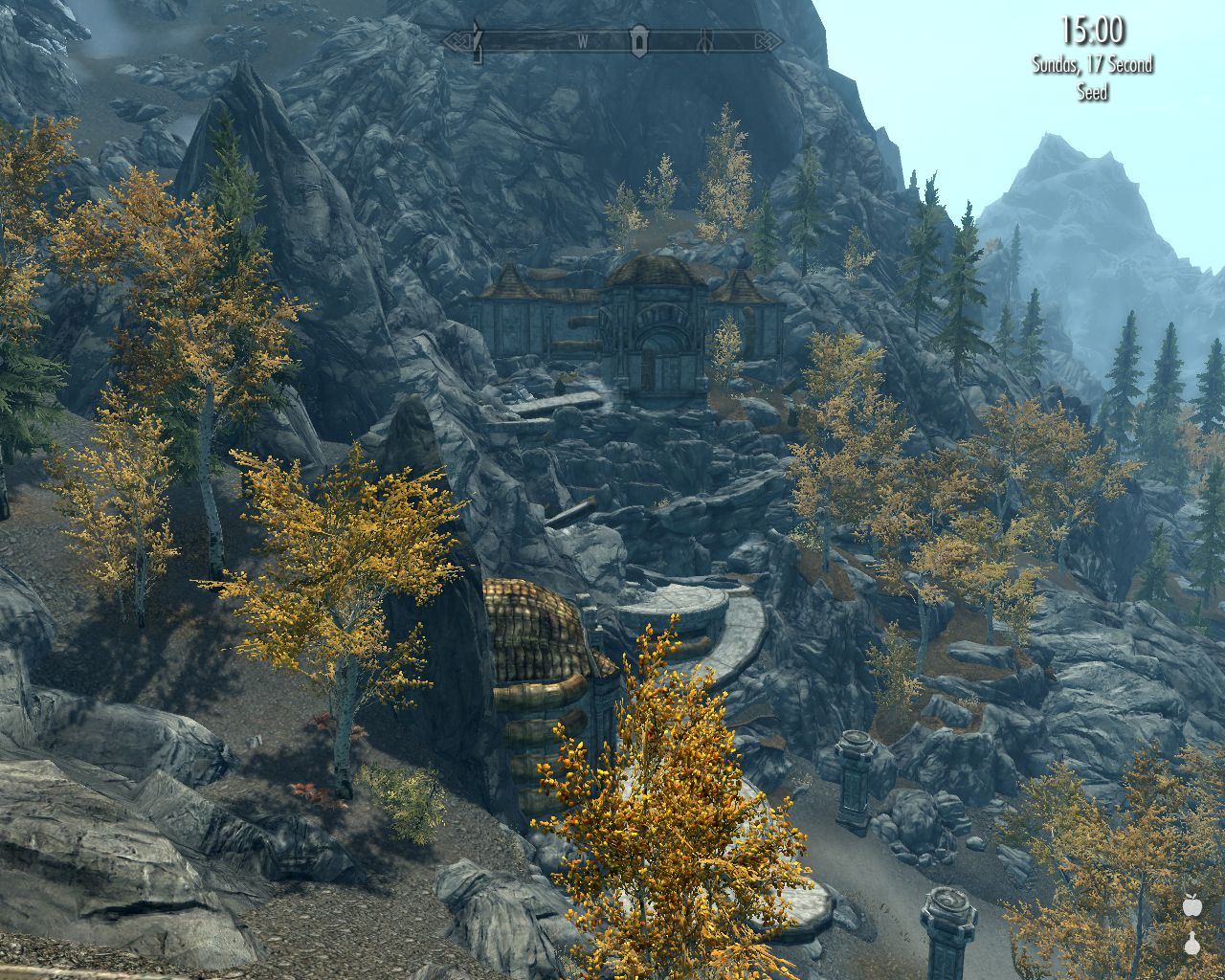Click the Dwemer ruin entrance archway
Screen dimensions: 1225x980
661,338
